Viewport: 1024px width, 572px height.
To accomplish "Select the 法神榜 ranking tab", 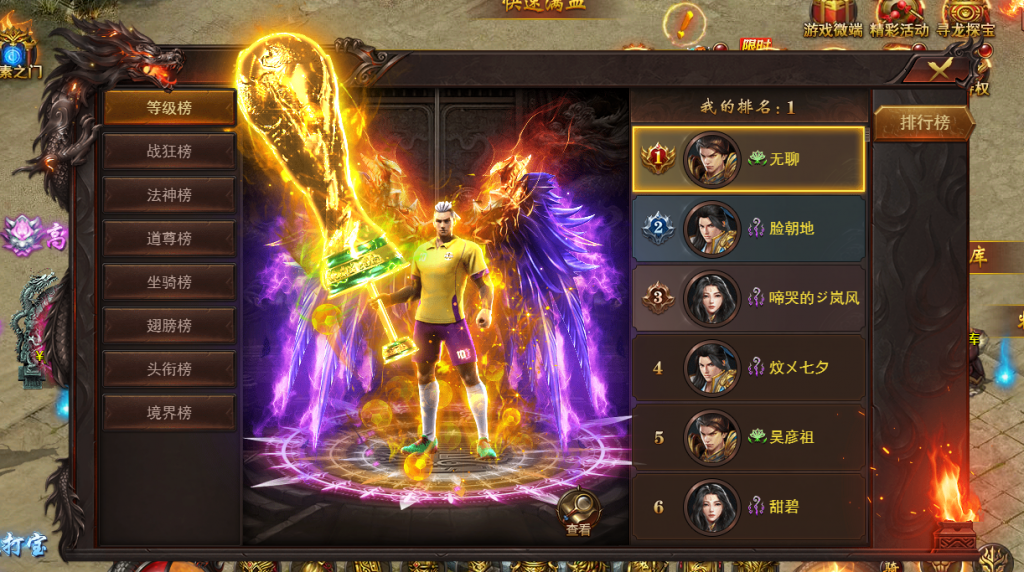I will click(169, 195).
